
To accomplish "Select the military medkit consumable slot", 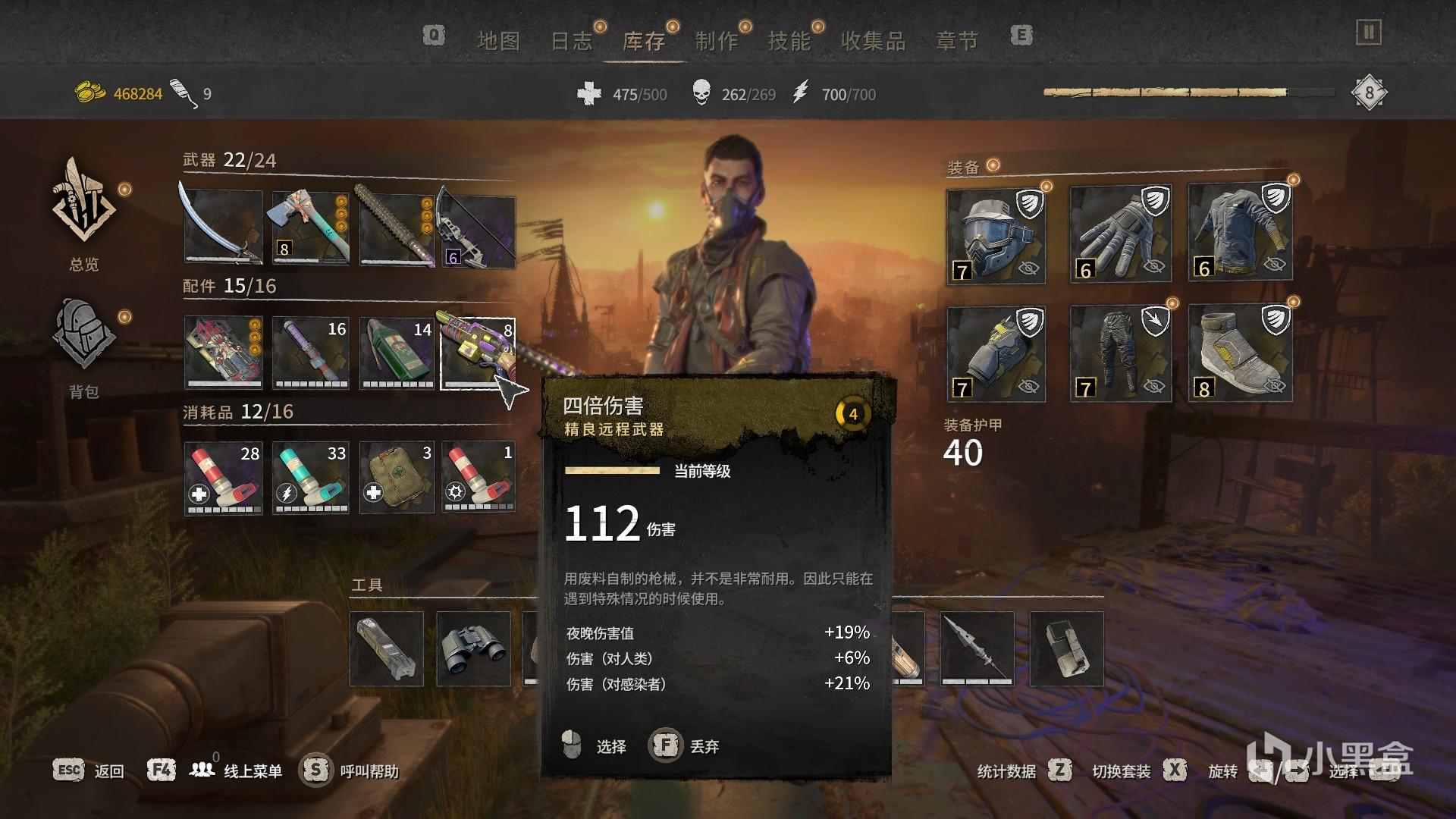I will (x=397, y=478).
